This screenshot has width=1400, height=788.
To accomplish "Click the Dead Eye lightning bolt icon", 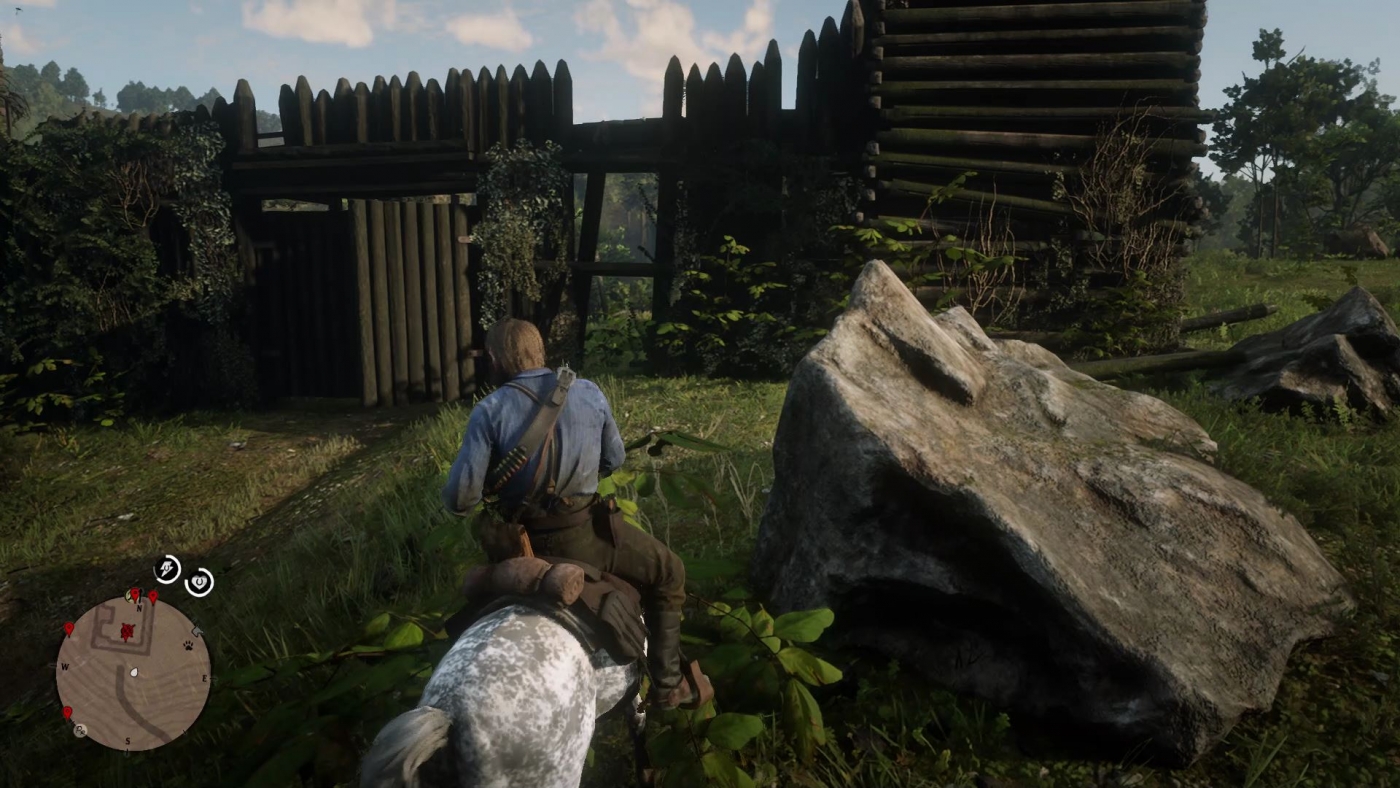I will click(168, 568).
